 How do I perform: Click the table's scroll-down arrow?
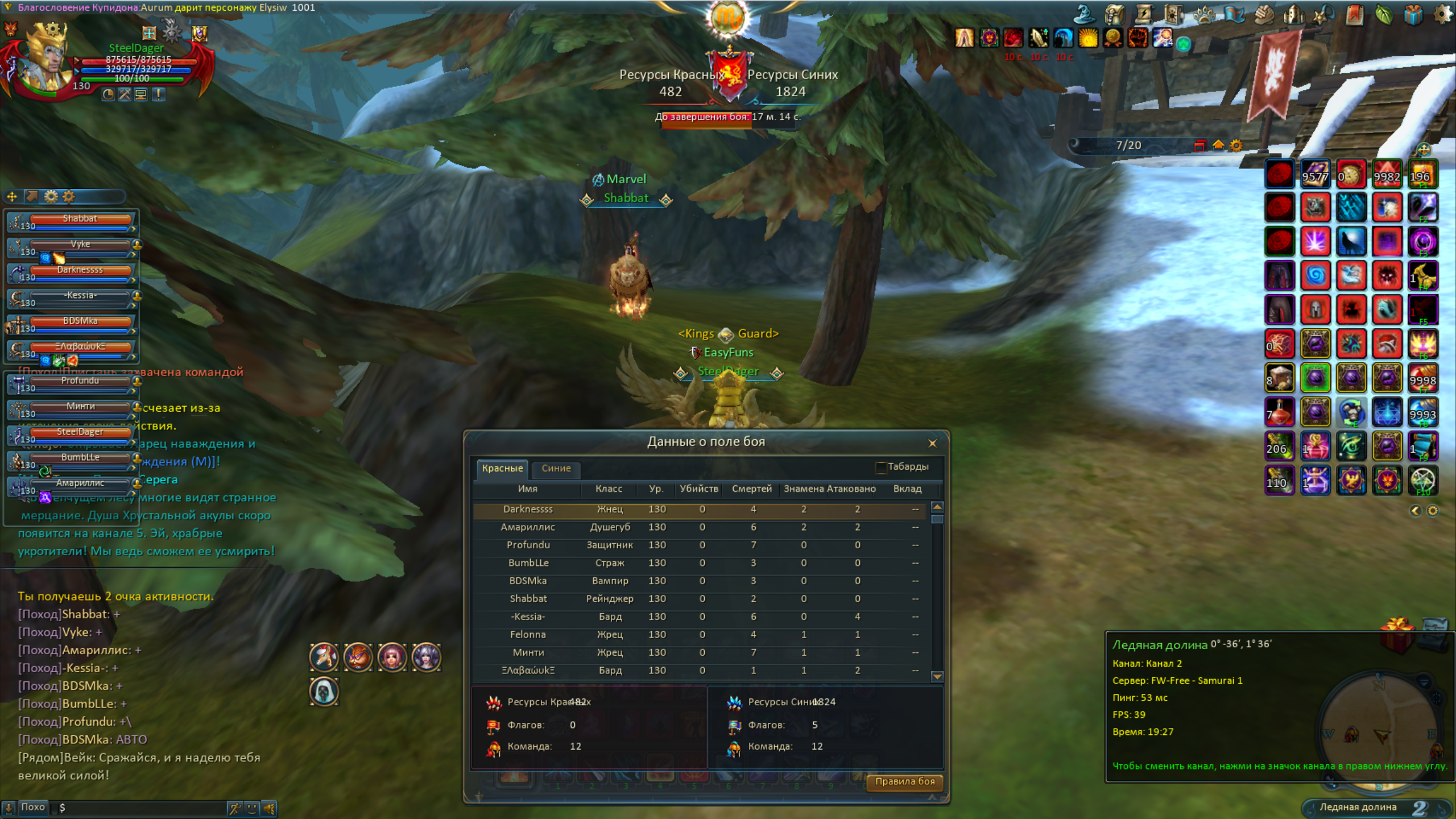tap(937, 676)
